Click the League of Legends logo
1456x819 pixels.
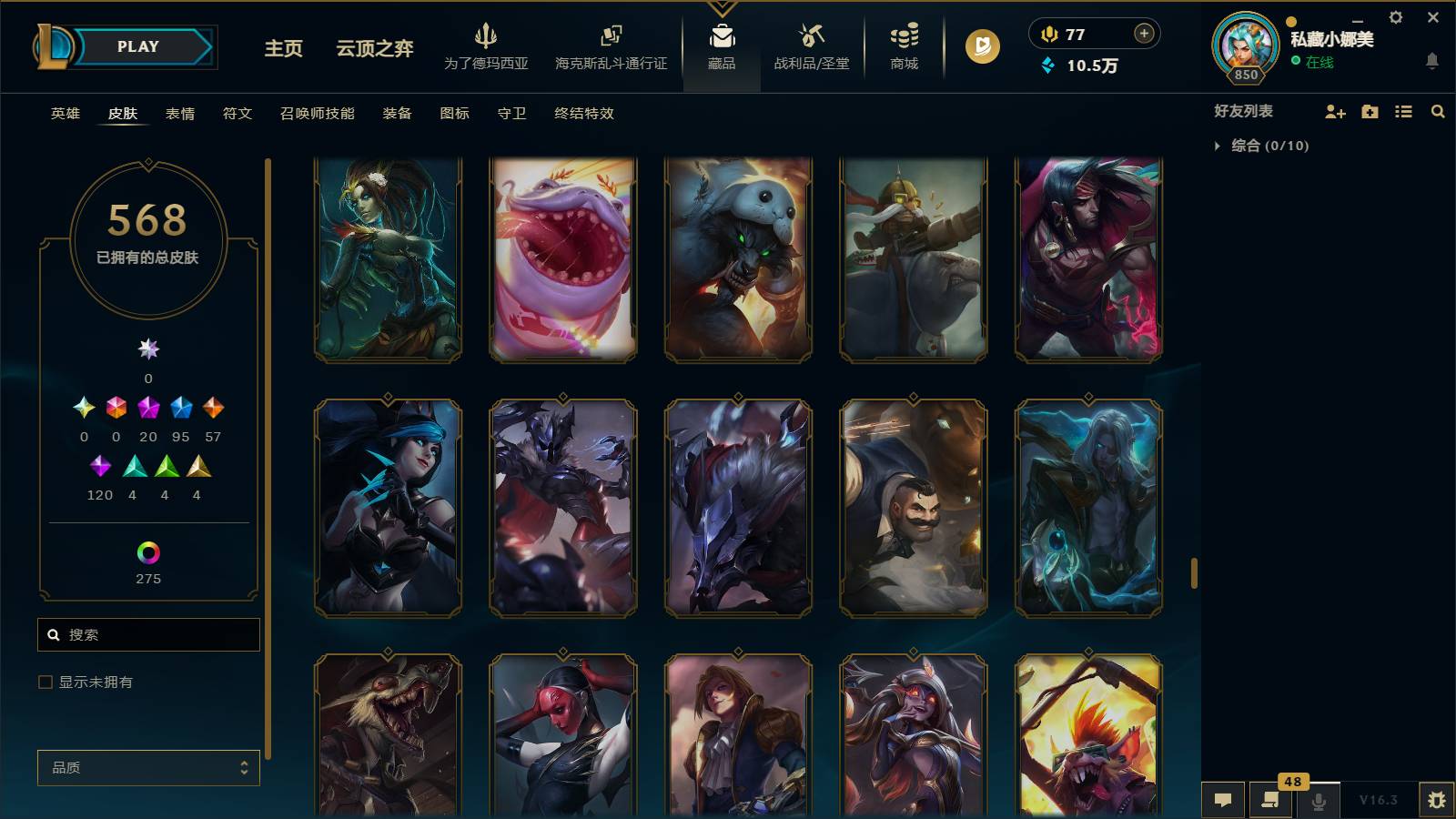point(52,45)
